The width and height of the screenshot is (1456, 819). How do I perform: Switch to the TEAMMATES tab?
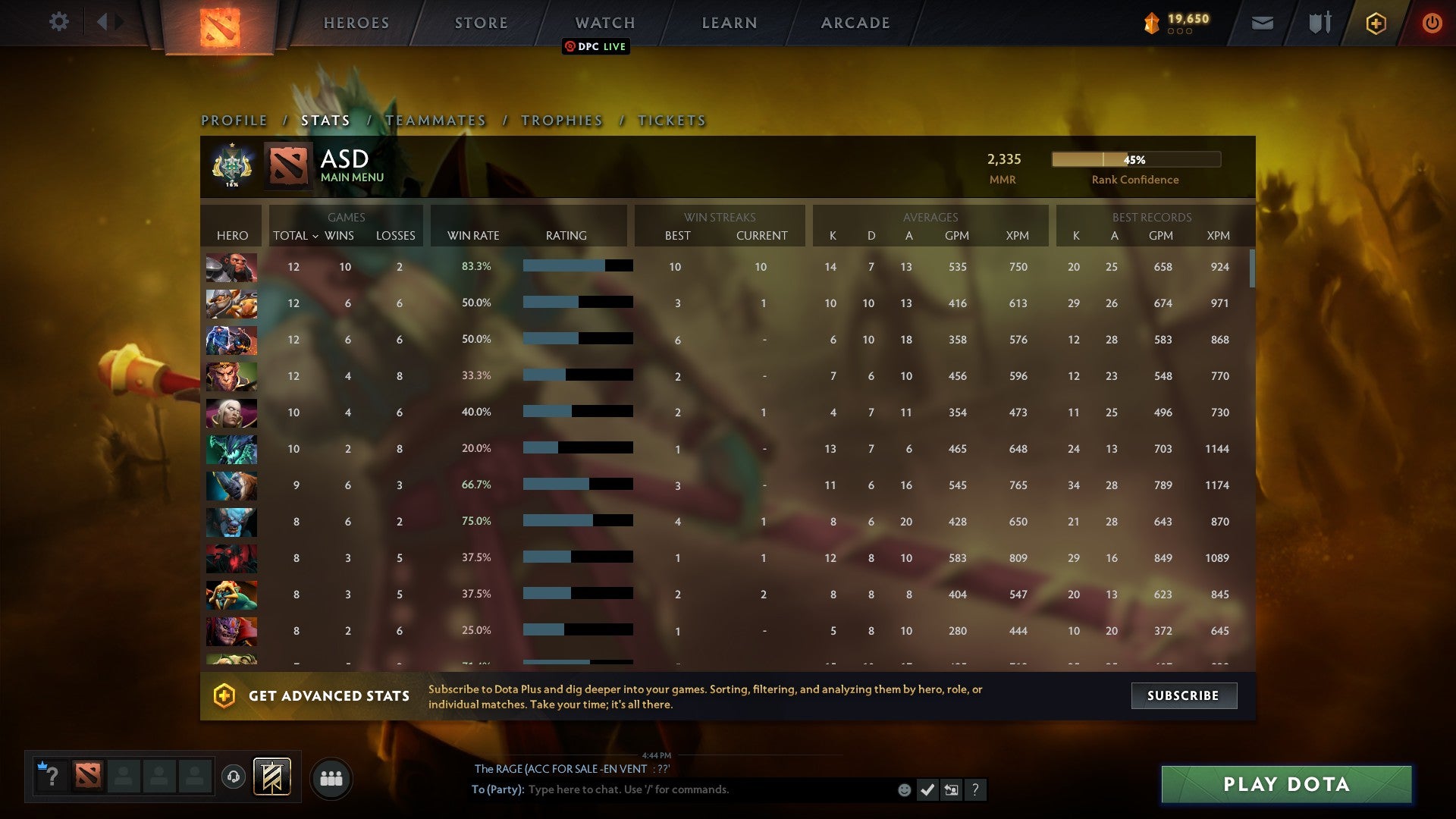437,120
